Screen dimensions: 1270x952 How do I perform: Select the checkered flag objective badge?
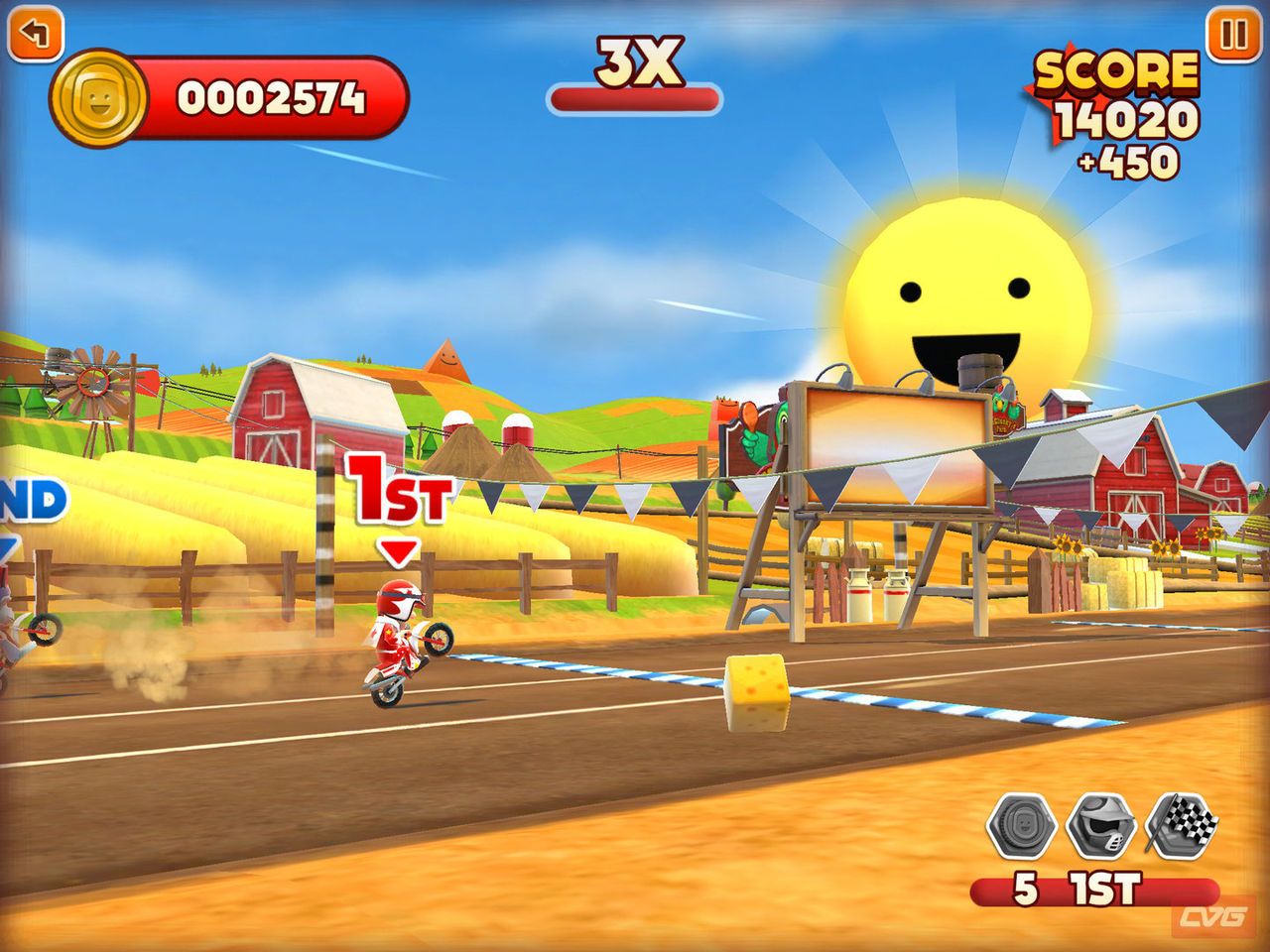(1182, 823)
